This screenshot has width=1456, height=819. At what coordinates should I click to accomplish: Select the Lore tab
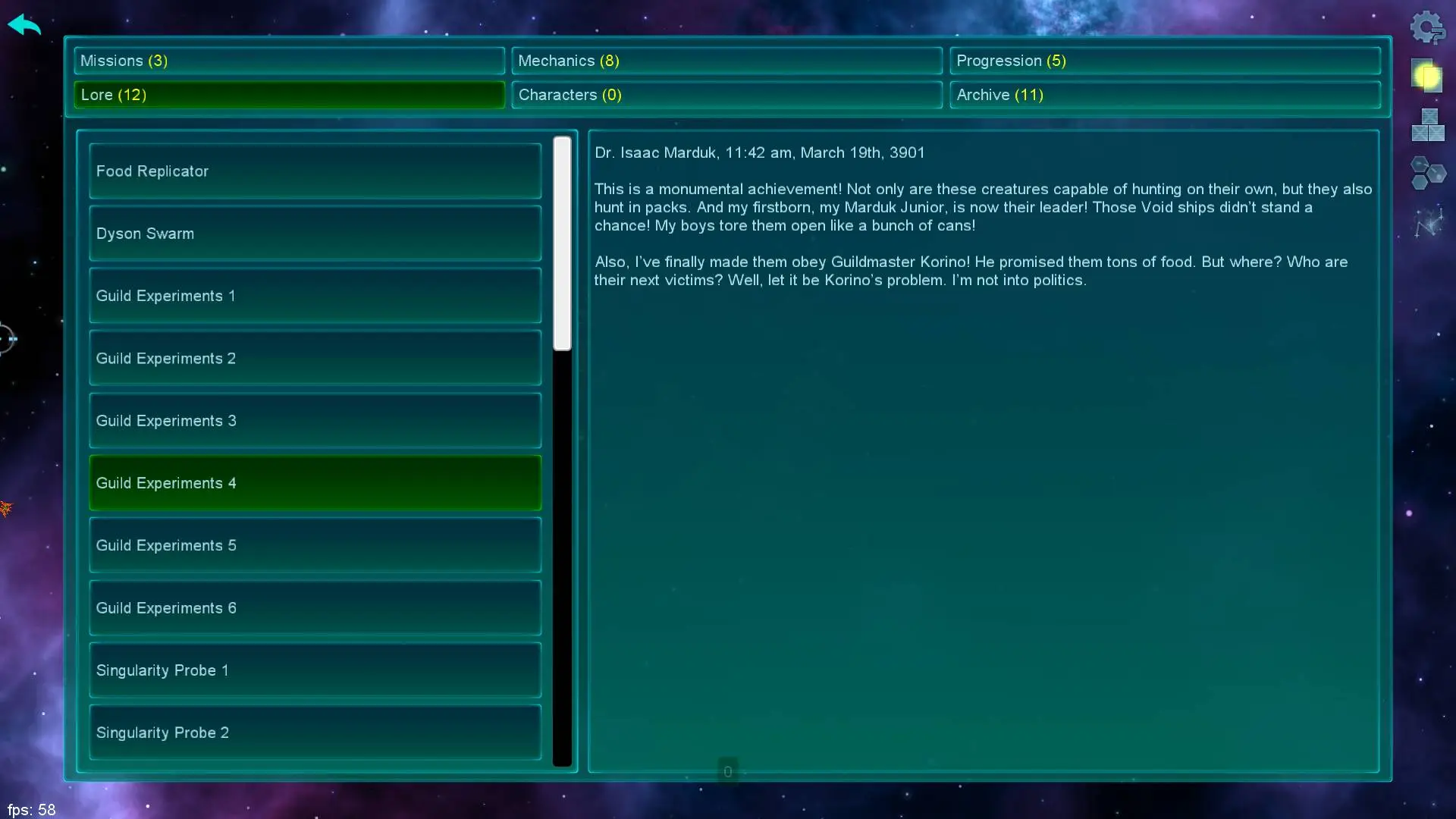289,95
